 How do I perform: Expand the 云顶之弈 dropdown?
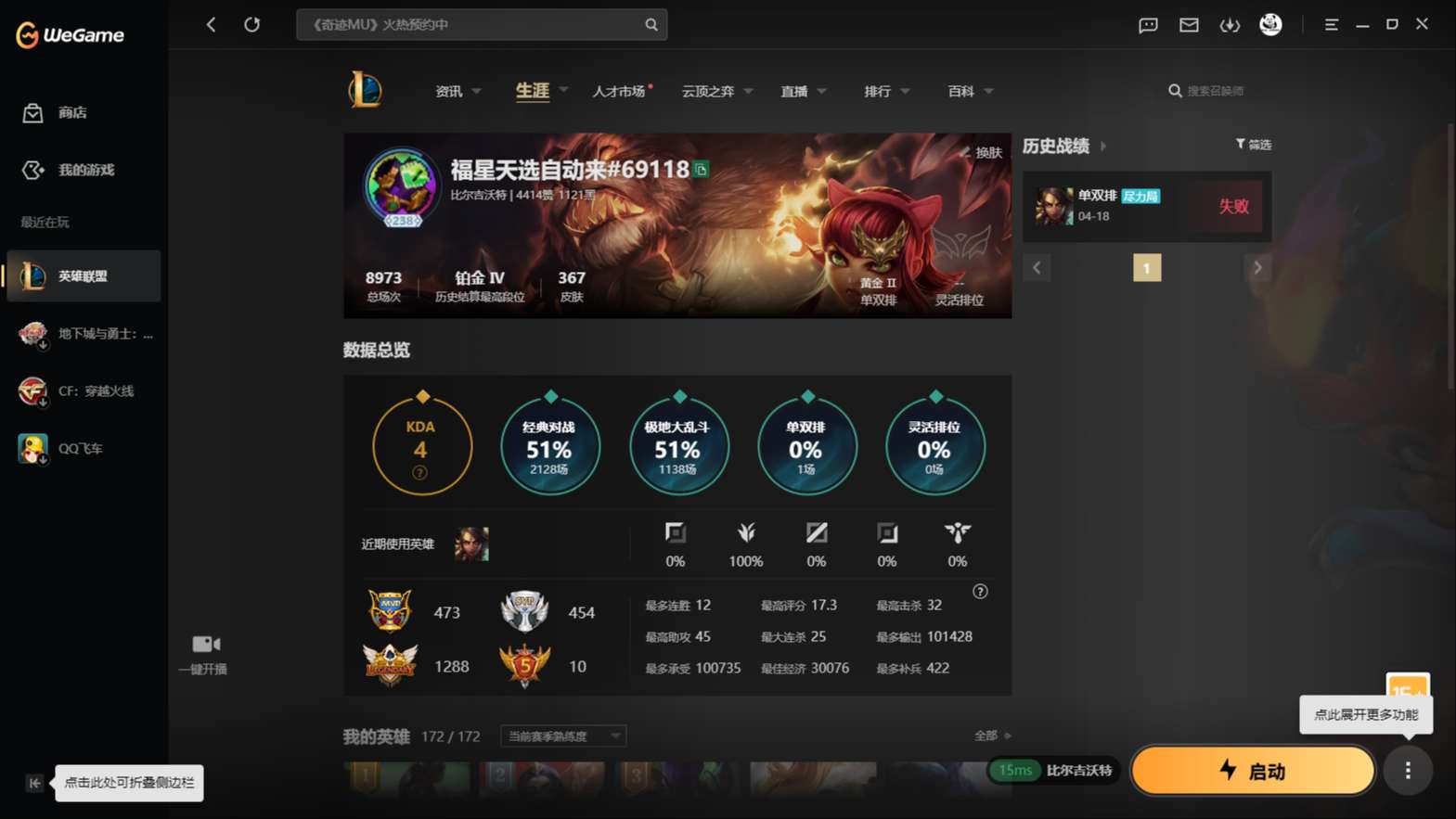[750, 91]
